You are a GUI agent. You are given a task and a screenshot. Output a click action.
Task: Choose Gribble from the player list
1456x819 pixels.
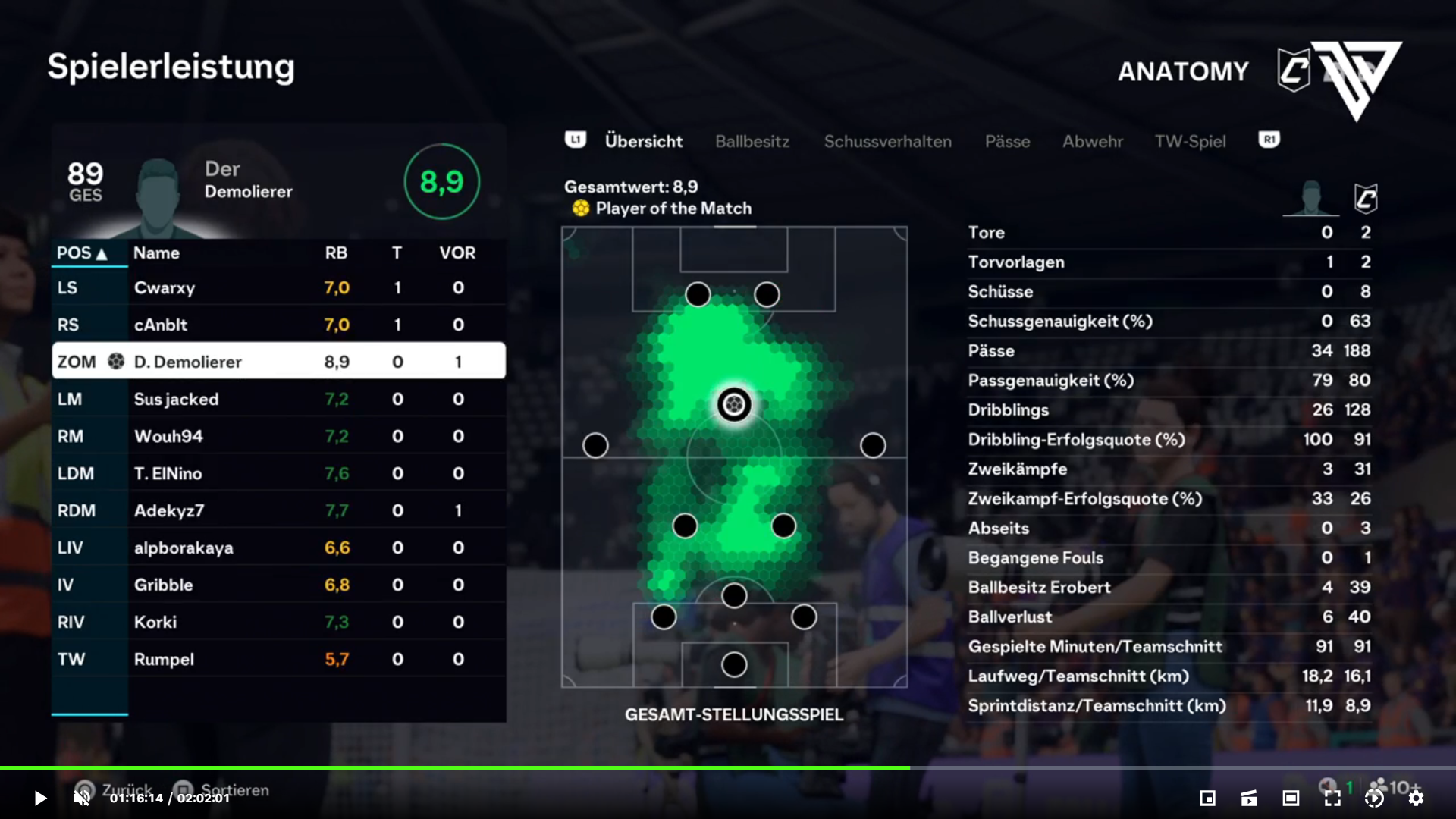point(278,585)
